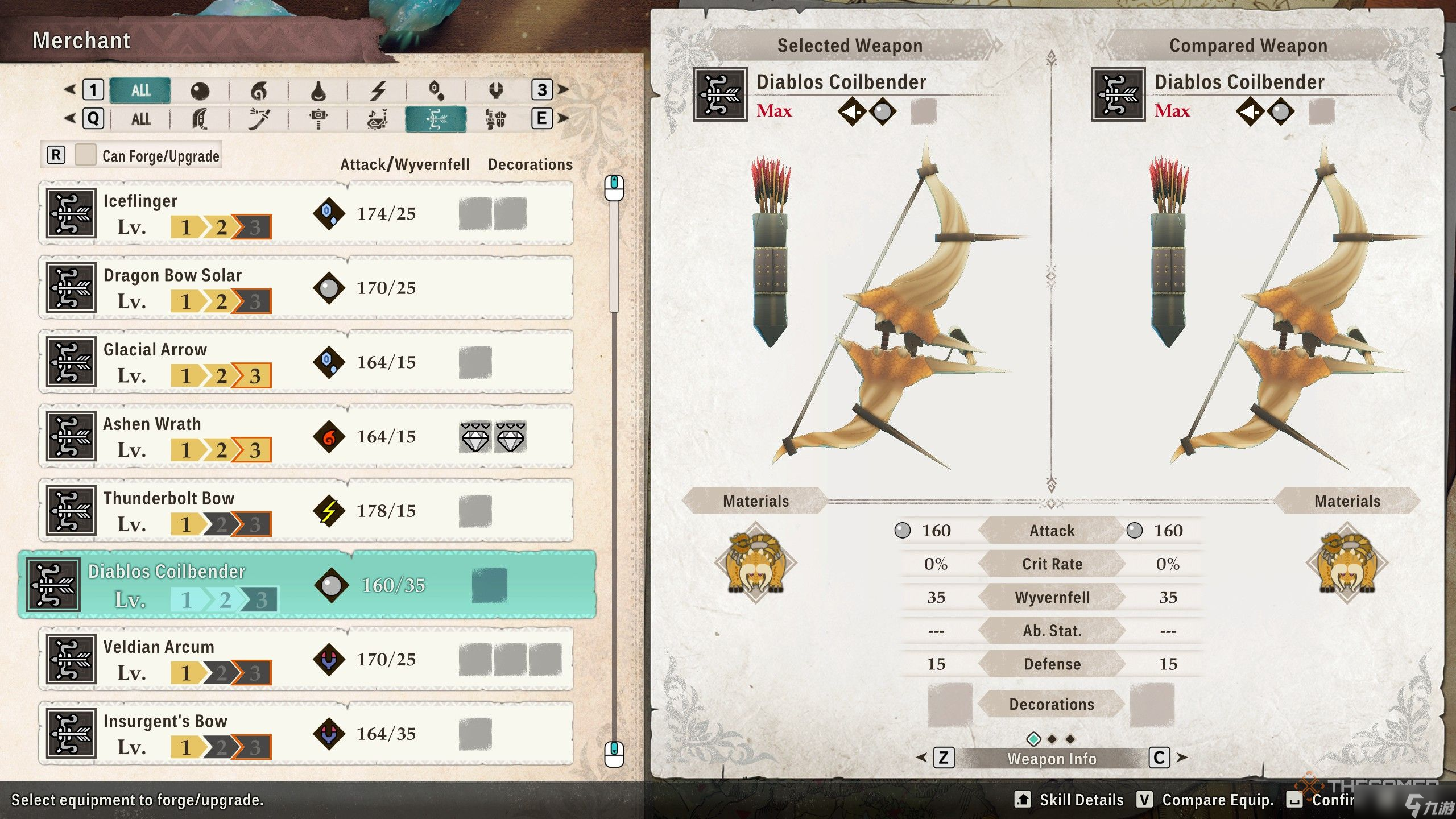Toggle the Can Forge/Upgrade checkbox

point(85,155)
